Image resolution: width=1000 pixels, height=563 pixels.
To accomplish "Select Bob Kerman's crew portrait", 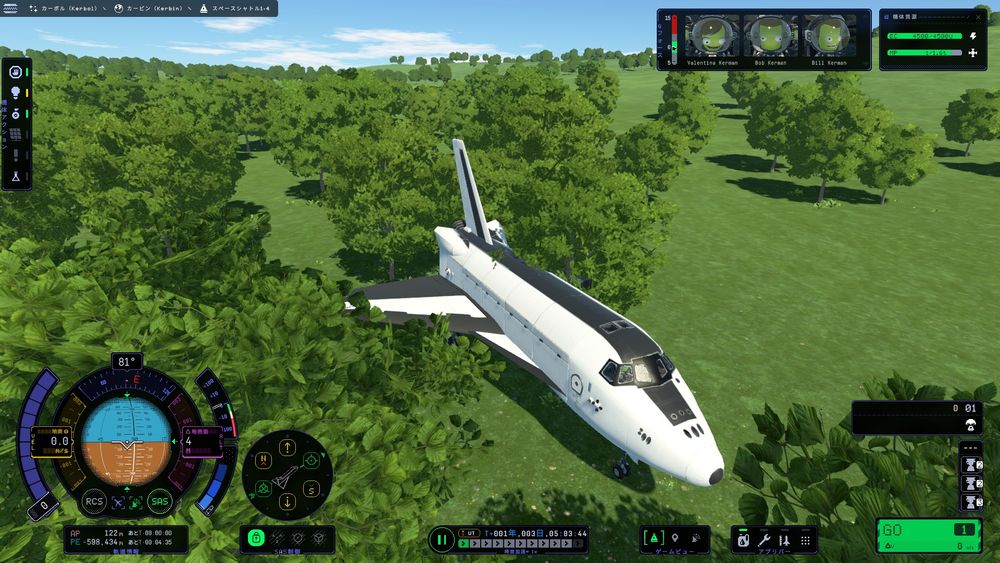I will (x=768, y=37).
